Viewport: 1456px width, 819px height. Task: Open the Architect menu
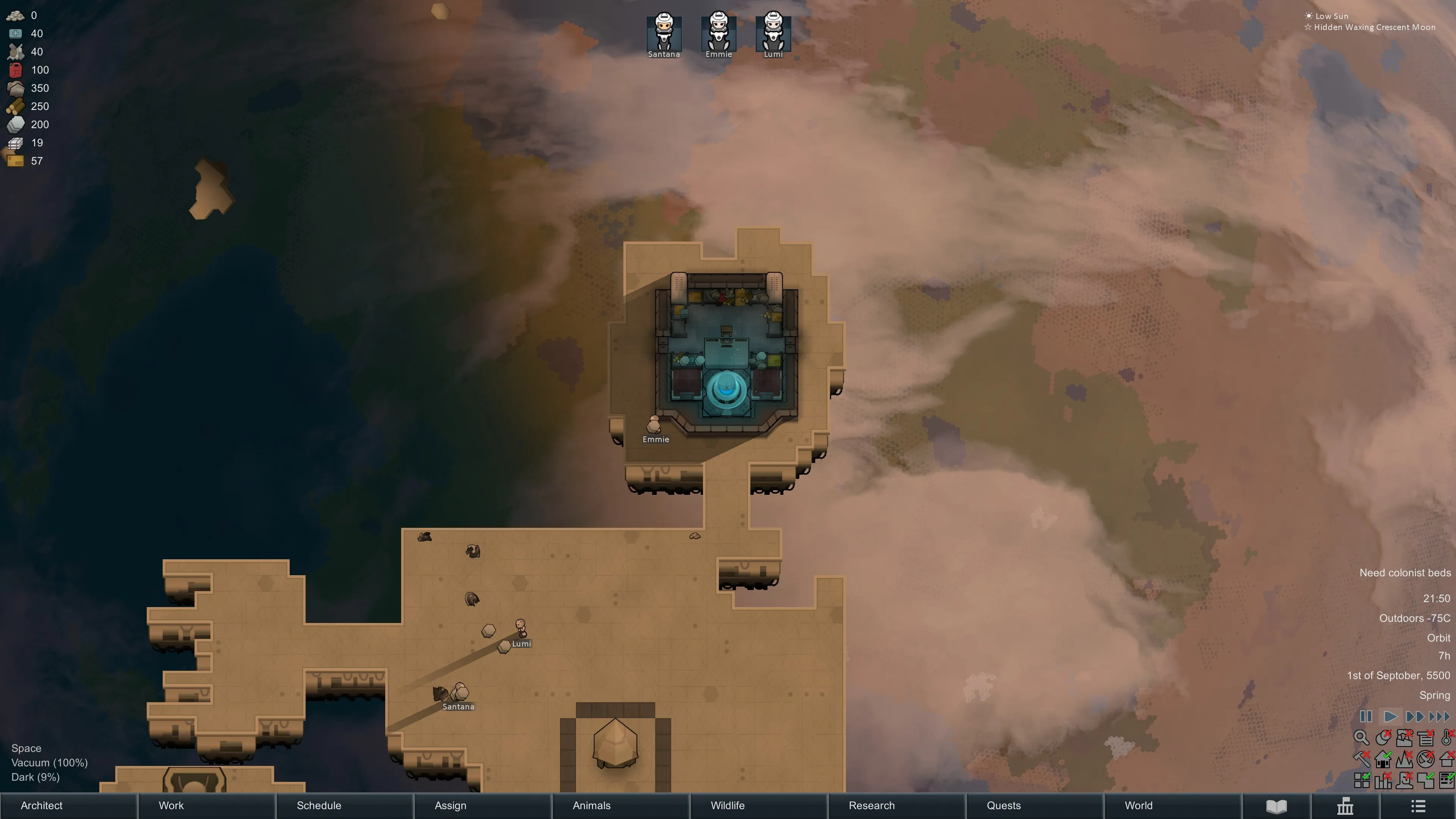click(x=42, y=805)
